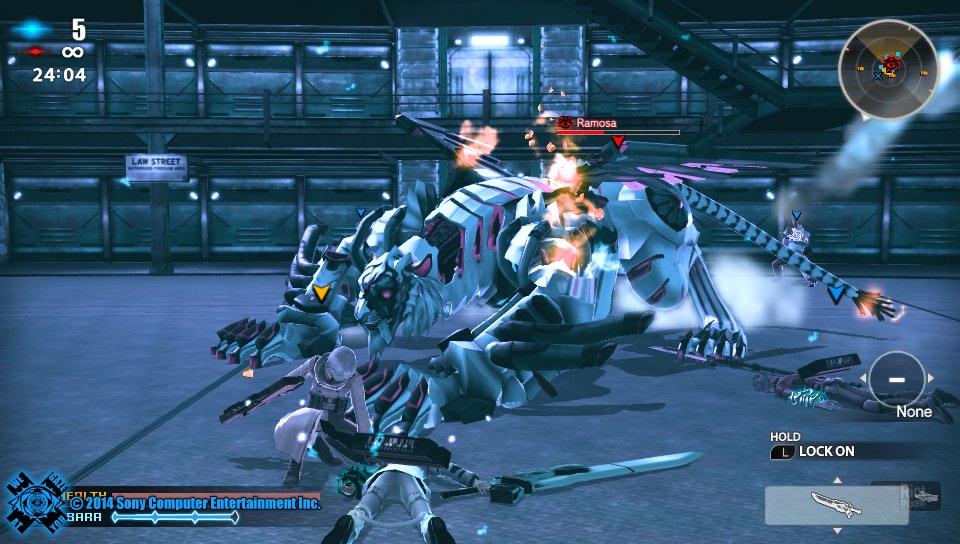Switch weapon using the down arrow
Screen dimensions: 960x544
[x=837, y=530]
